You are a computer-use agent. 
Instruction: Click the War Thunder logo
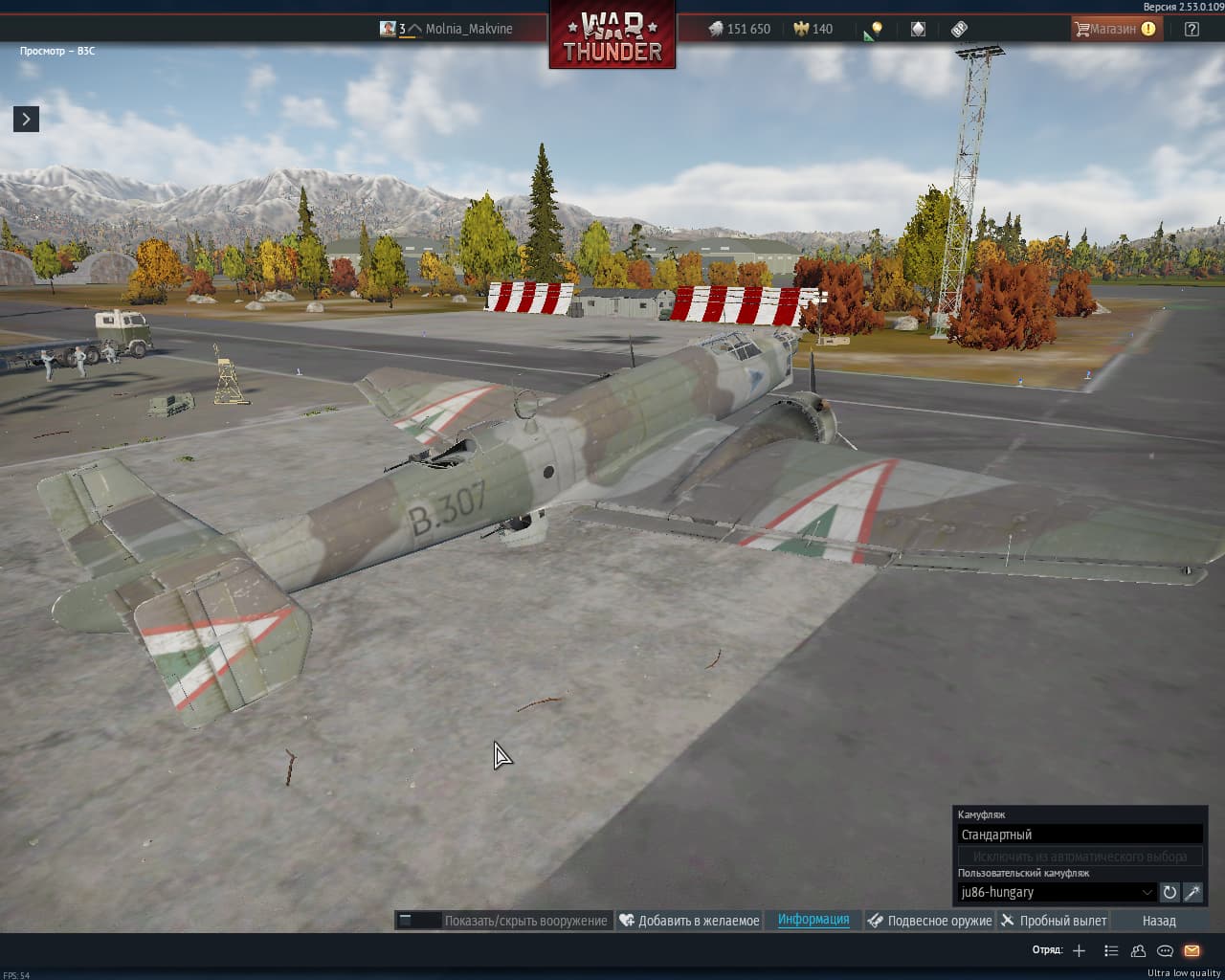[x=612, y=36]
